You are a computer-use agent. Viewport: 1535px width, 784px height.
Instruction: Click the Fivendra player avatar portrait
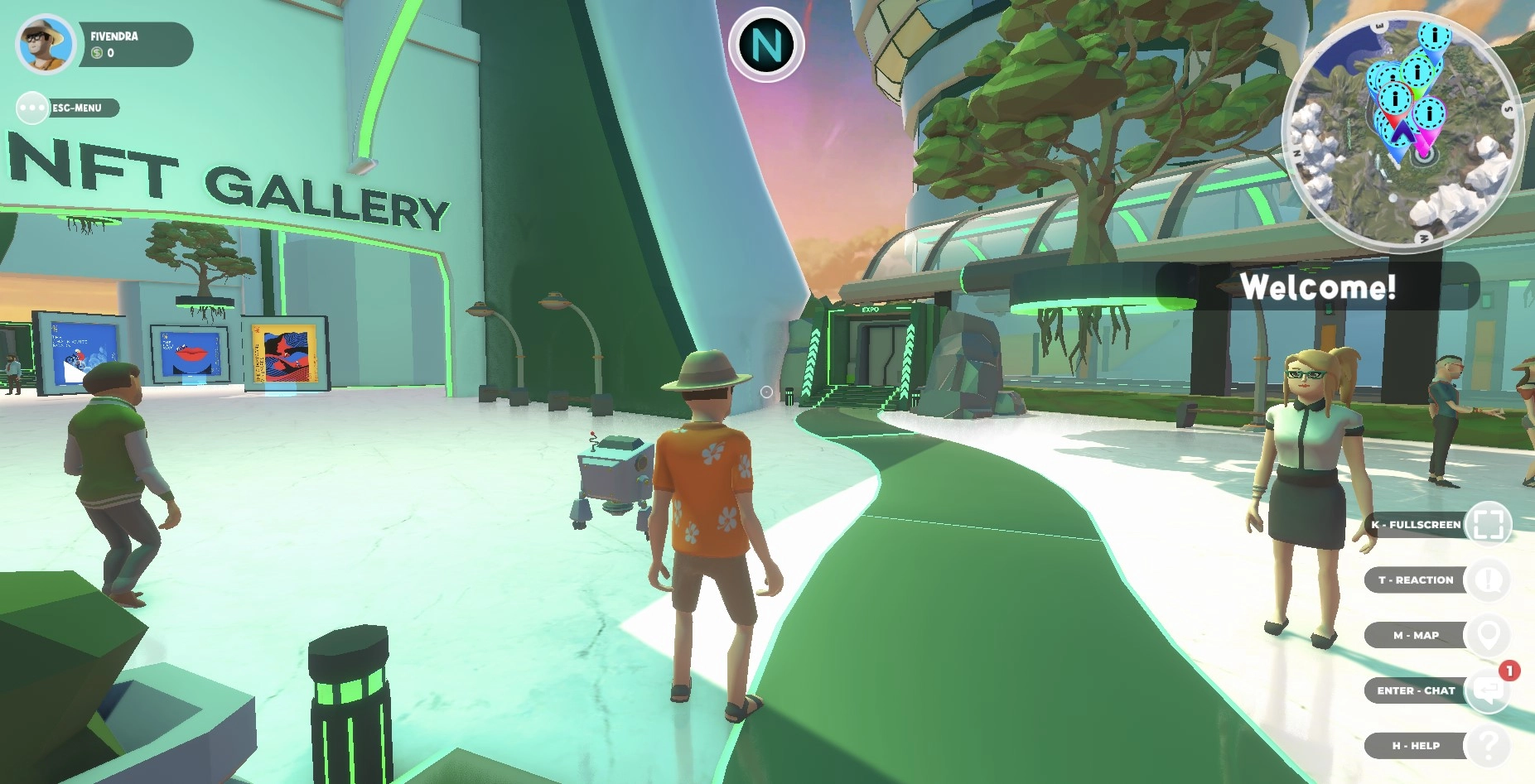(46, 45)
